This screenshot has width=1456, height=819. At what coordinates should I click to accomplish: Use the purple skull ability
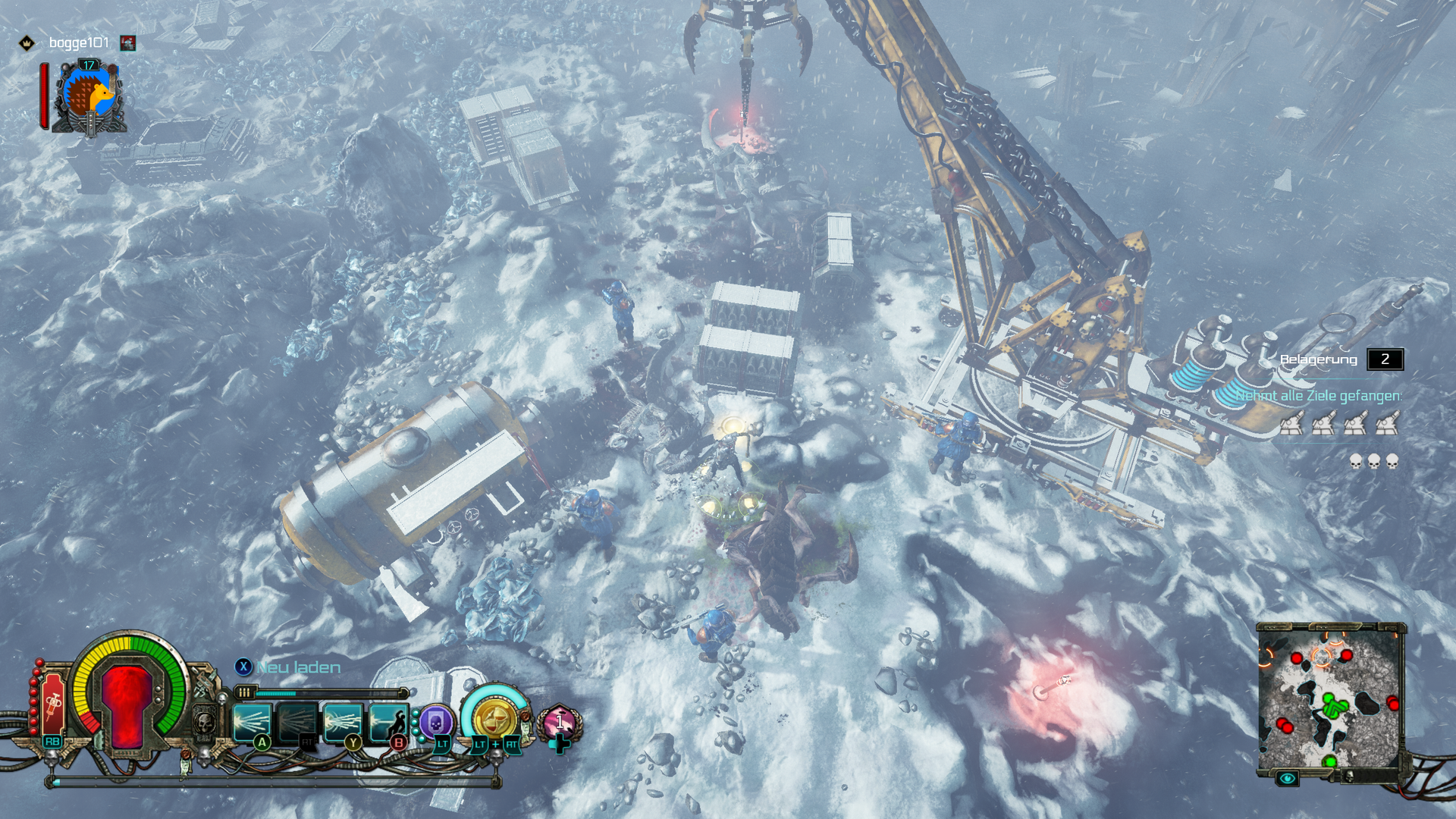point(437,723)
